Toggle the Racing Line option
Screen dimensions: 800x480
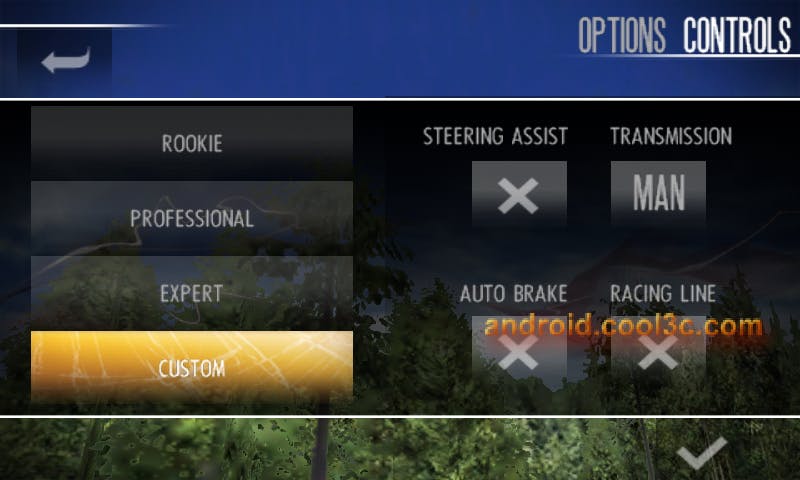click(658, 350)
